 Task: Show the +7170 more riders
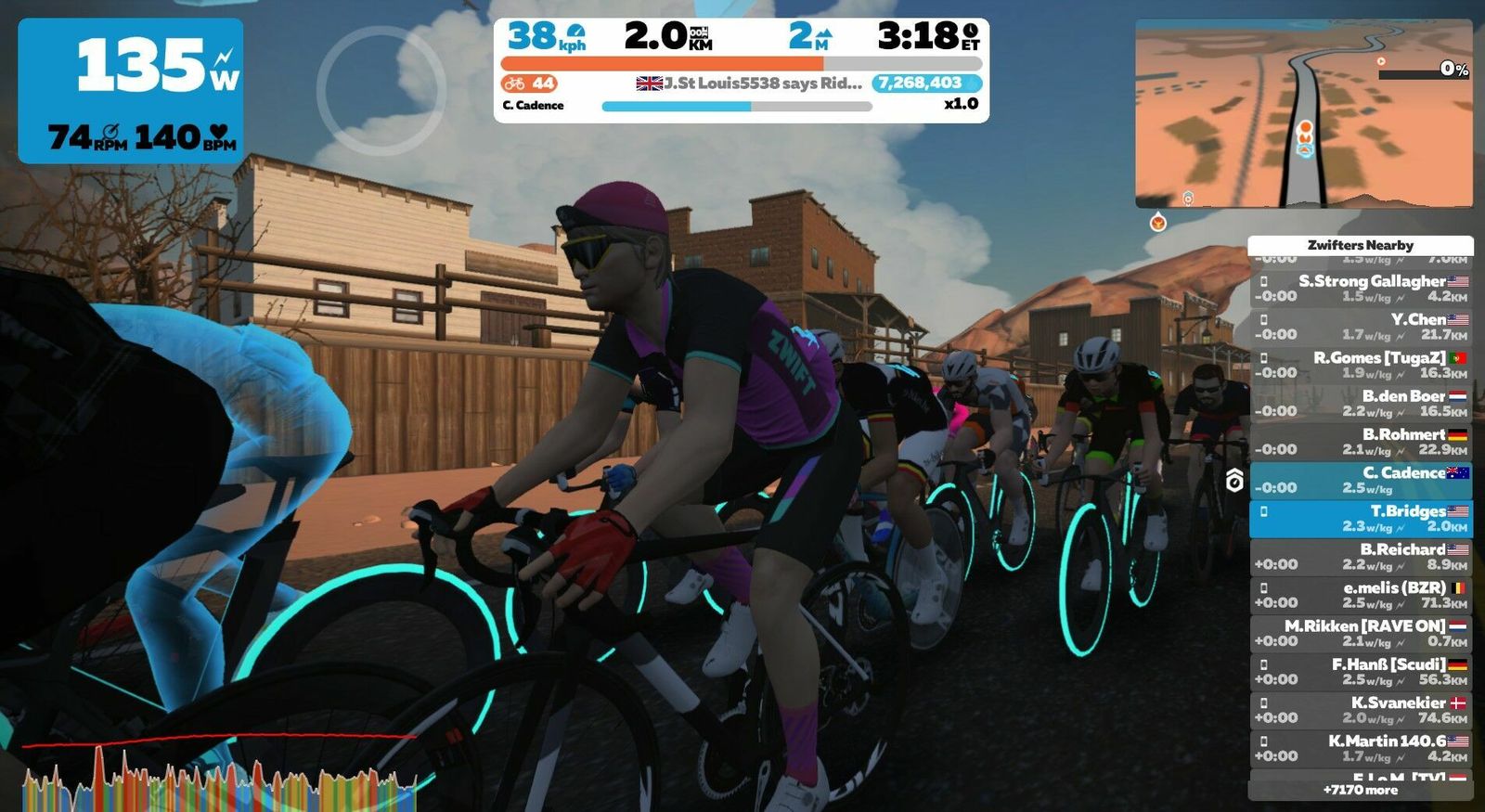pos(1360,790)
